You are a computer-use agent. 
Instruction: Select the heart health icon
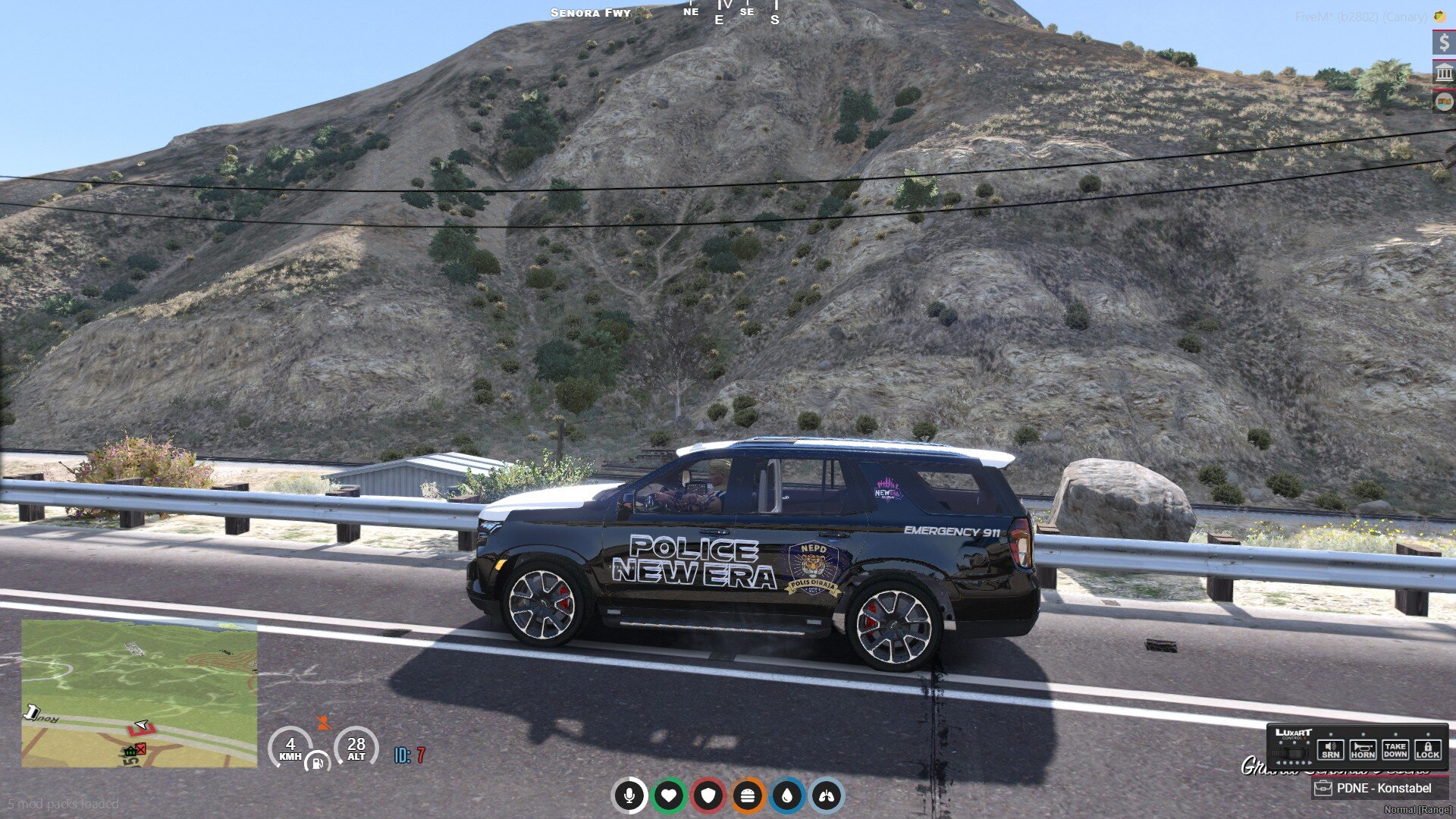pos(669,795)
